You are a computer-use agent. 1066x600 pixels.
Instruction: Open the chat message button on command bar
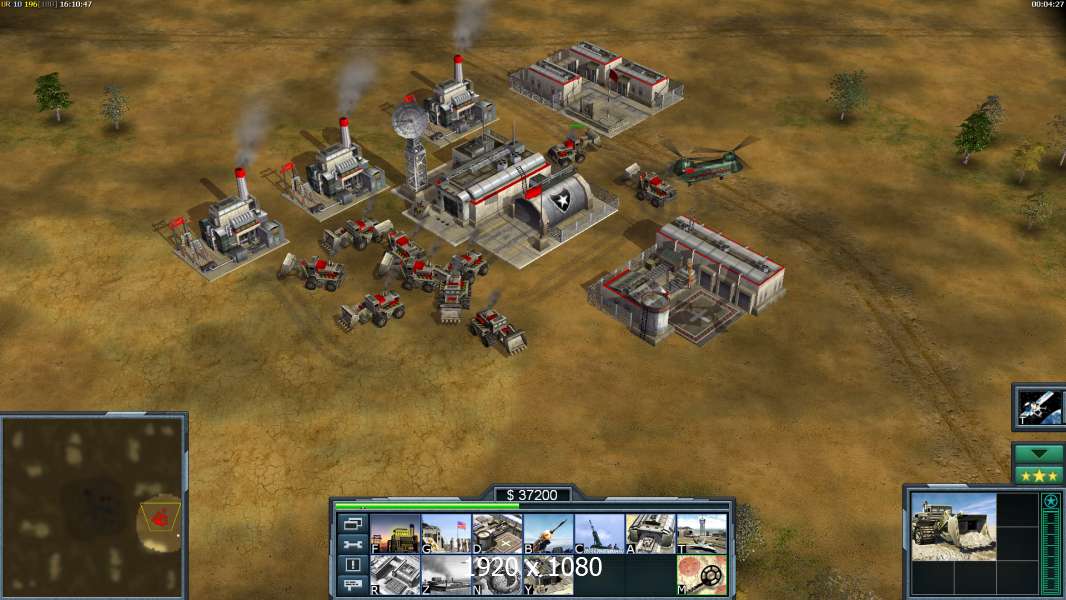(x=352, y=586)
